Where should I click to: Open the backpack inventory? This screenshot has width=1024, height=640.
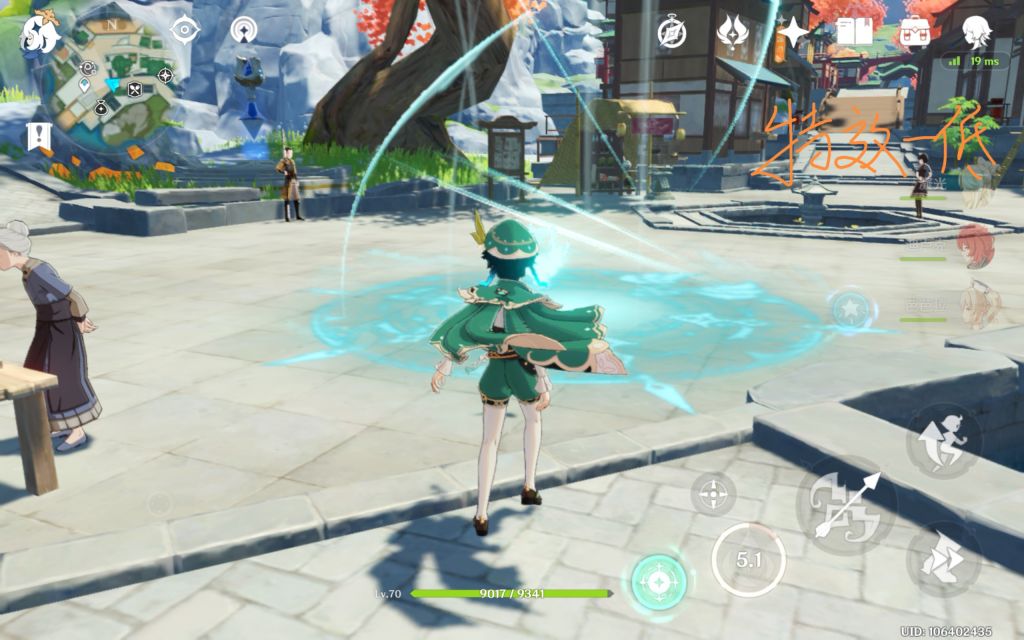(914, 32)
